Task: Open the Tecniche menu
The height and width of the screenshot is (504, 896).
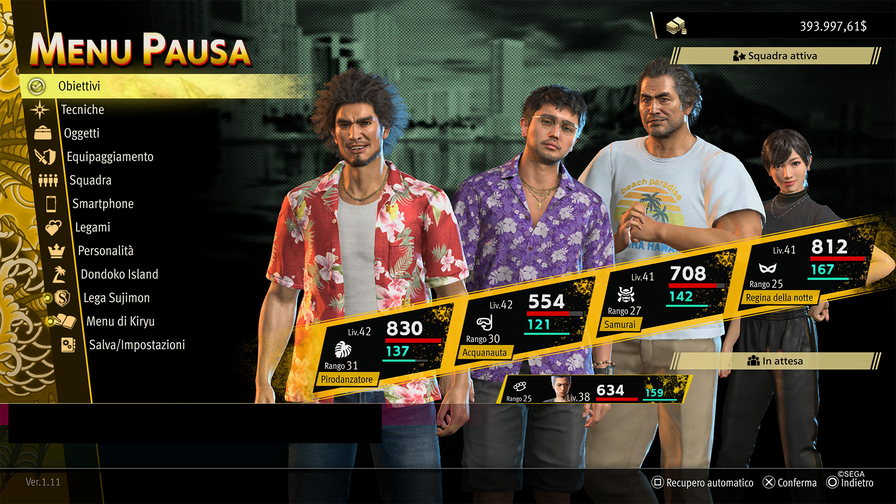Action: point(82,110)
